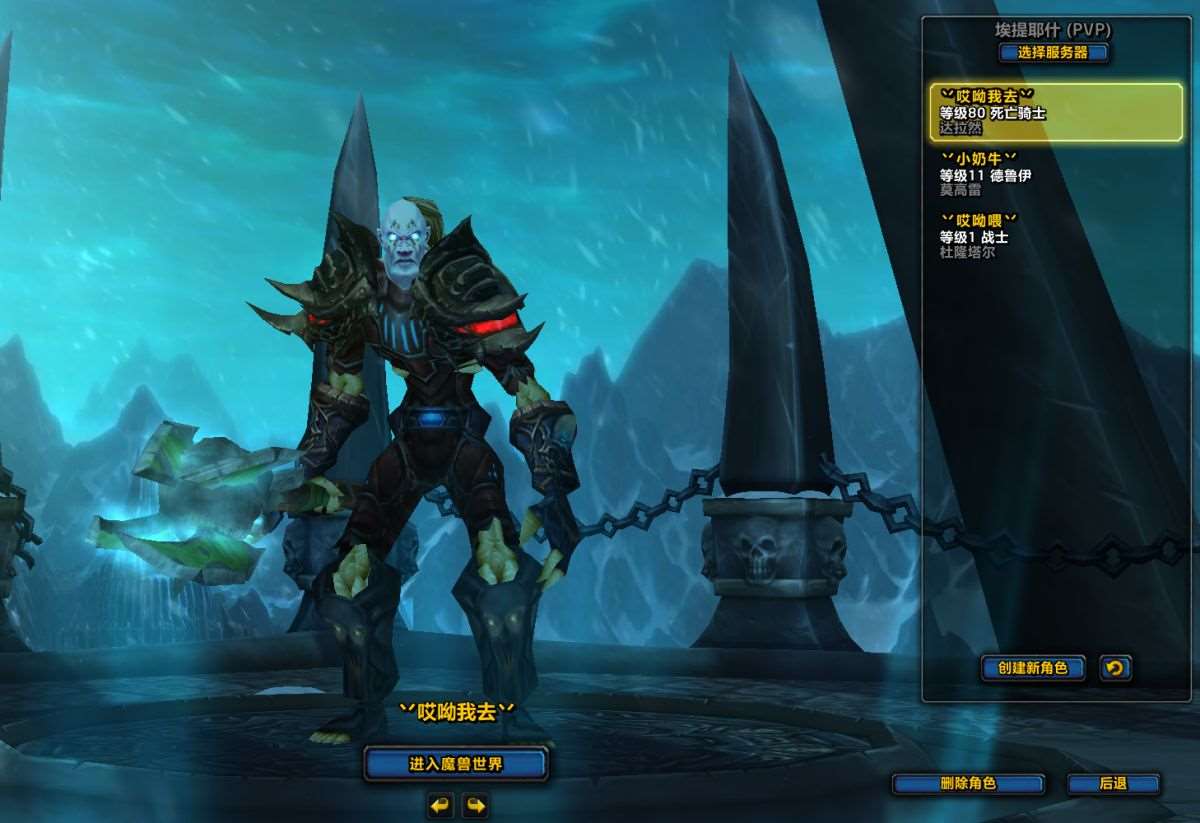This screenshot has height=823, width=1200.
Task: Choose the level 11 德鲁伊 character 小奶牛
Action: click(x=1056, y=174)
